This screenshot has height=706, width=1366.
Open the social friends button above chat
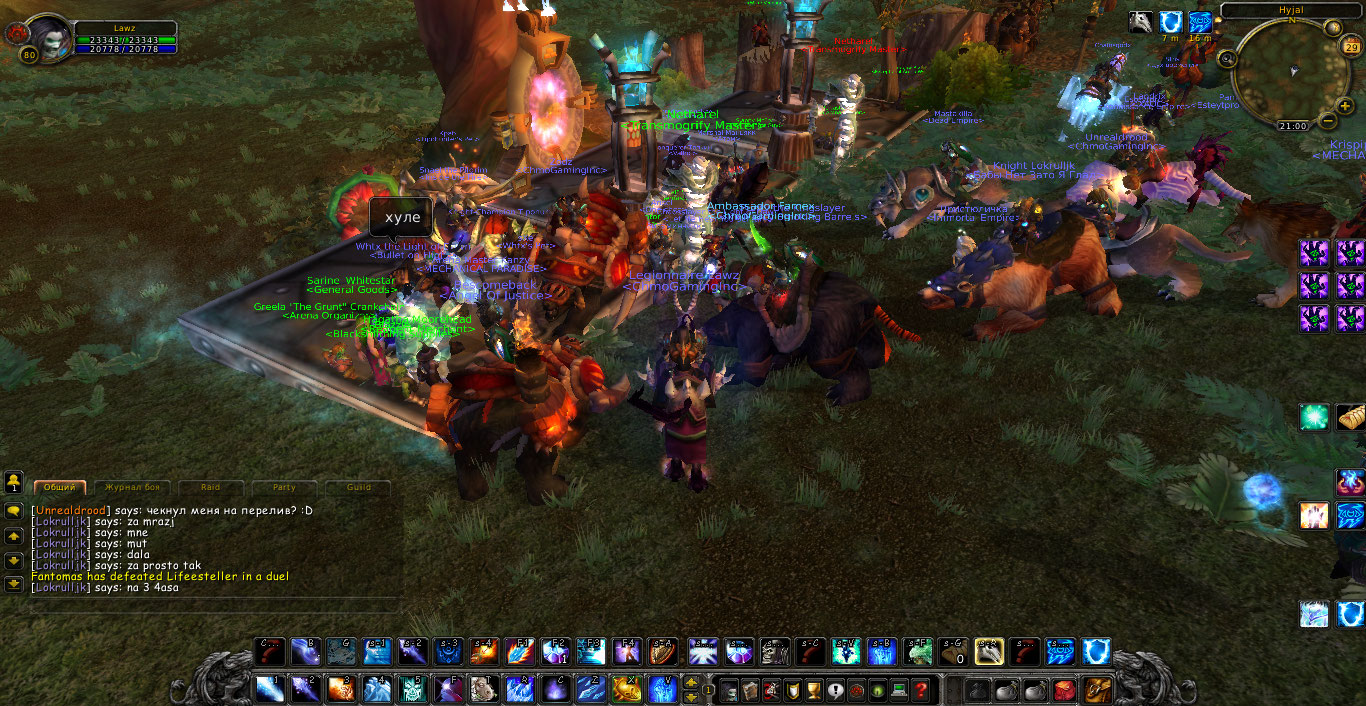click(14, 482)
